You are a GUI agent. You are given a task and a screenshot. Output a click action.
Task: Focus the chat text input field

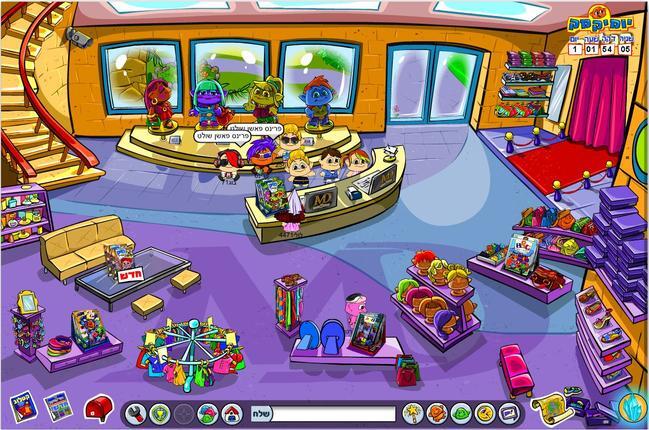(334, 413)
